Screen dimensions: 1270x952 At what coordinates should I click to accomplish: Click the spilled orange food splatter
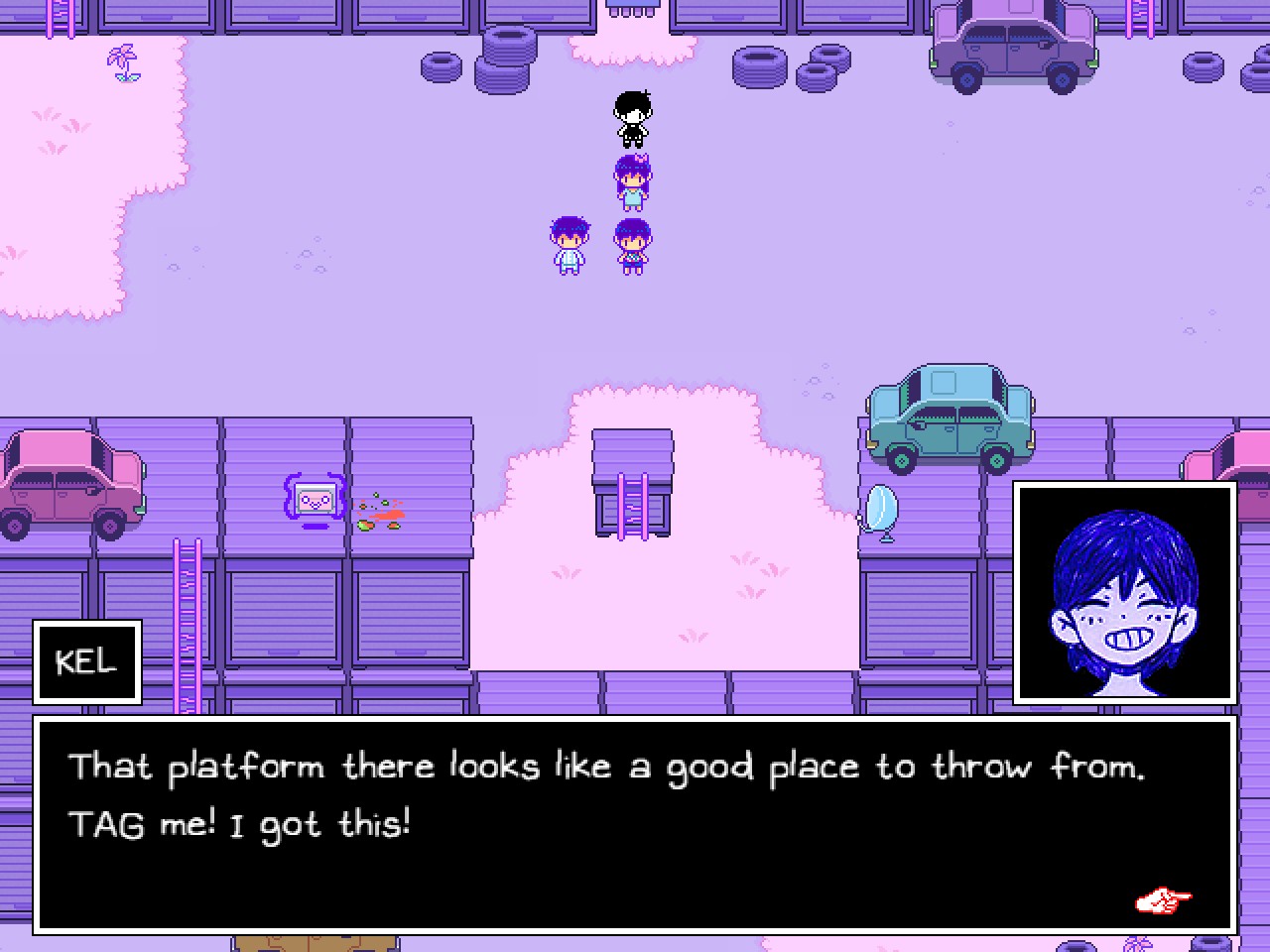pos(382,514)
